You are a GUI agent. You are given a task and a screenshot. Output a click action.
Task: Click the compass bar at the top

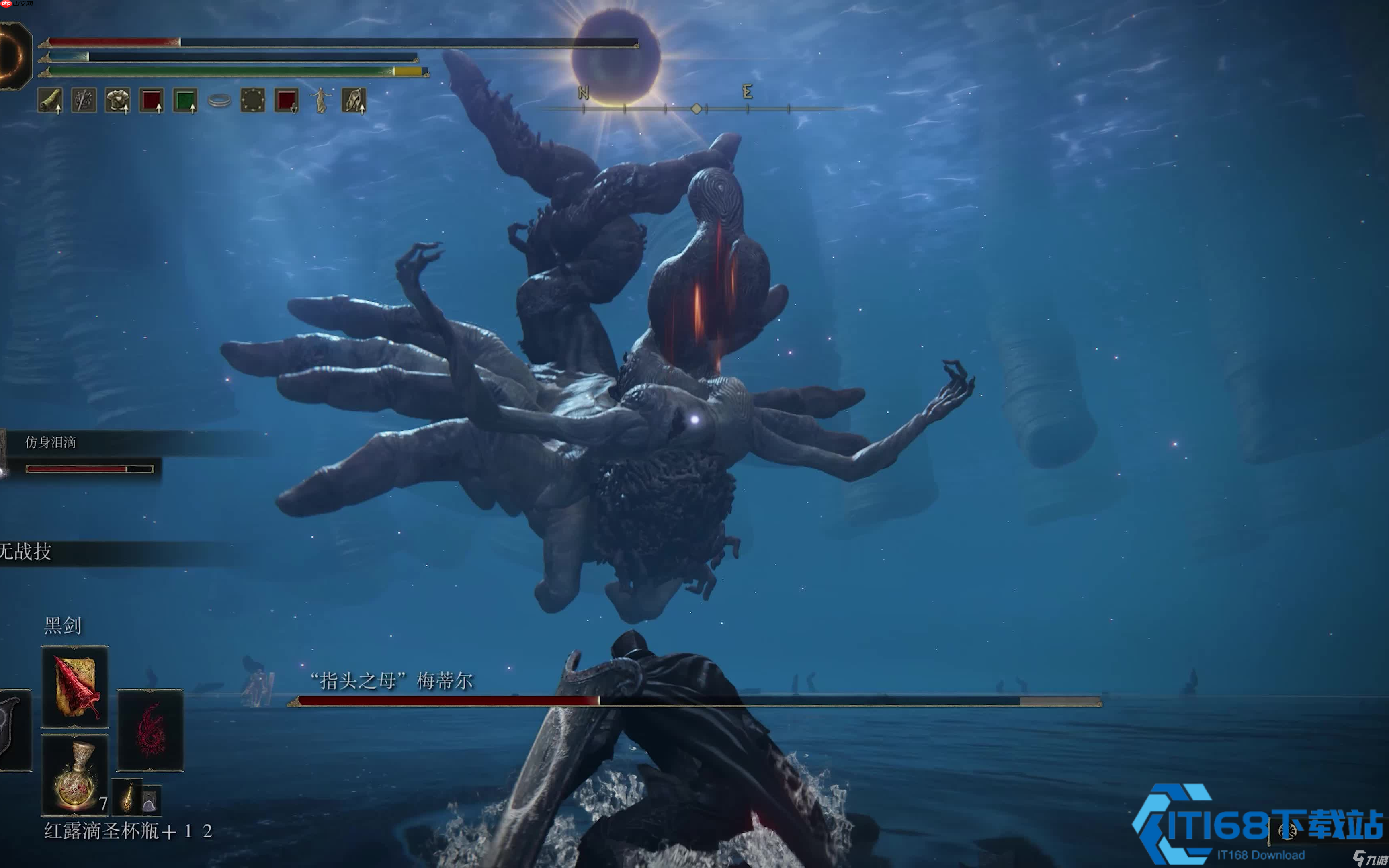(x=696, y=108)
